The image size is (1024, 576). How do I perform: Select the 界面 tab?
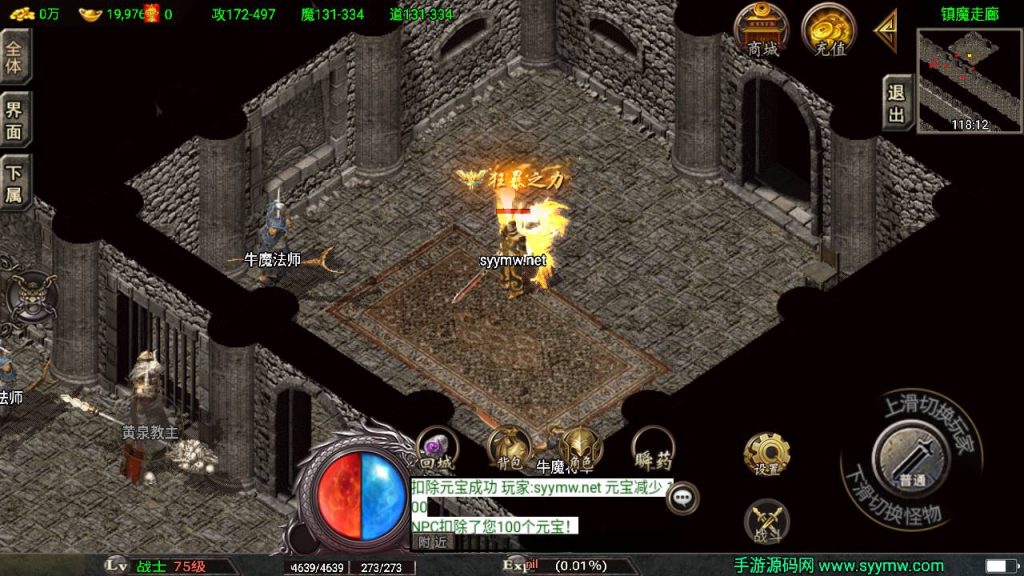14,118
